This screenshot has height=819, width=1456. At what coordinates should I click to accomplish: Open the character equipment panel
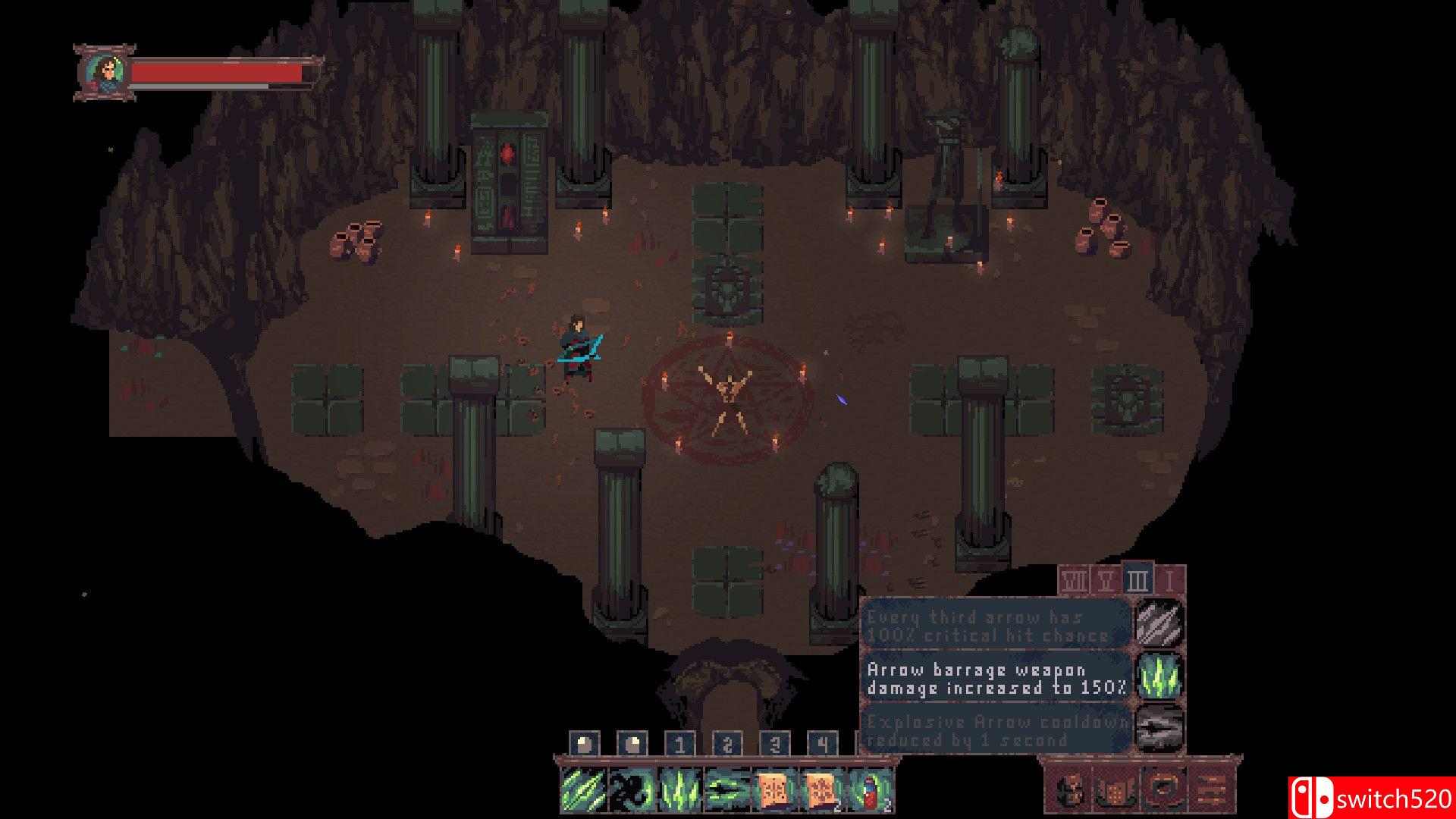point(1070,789)
